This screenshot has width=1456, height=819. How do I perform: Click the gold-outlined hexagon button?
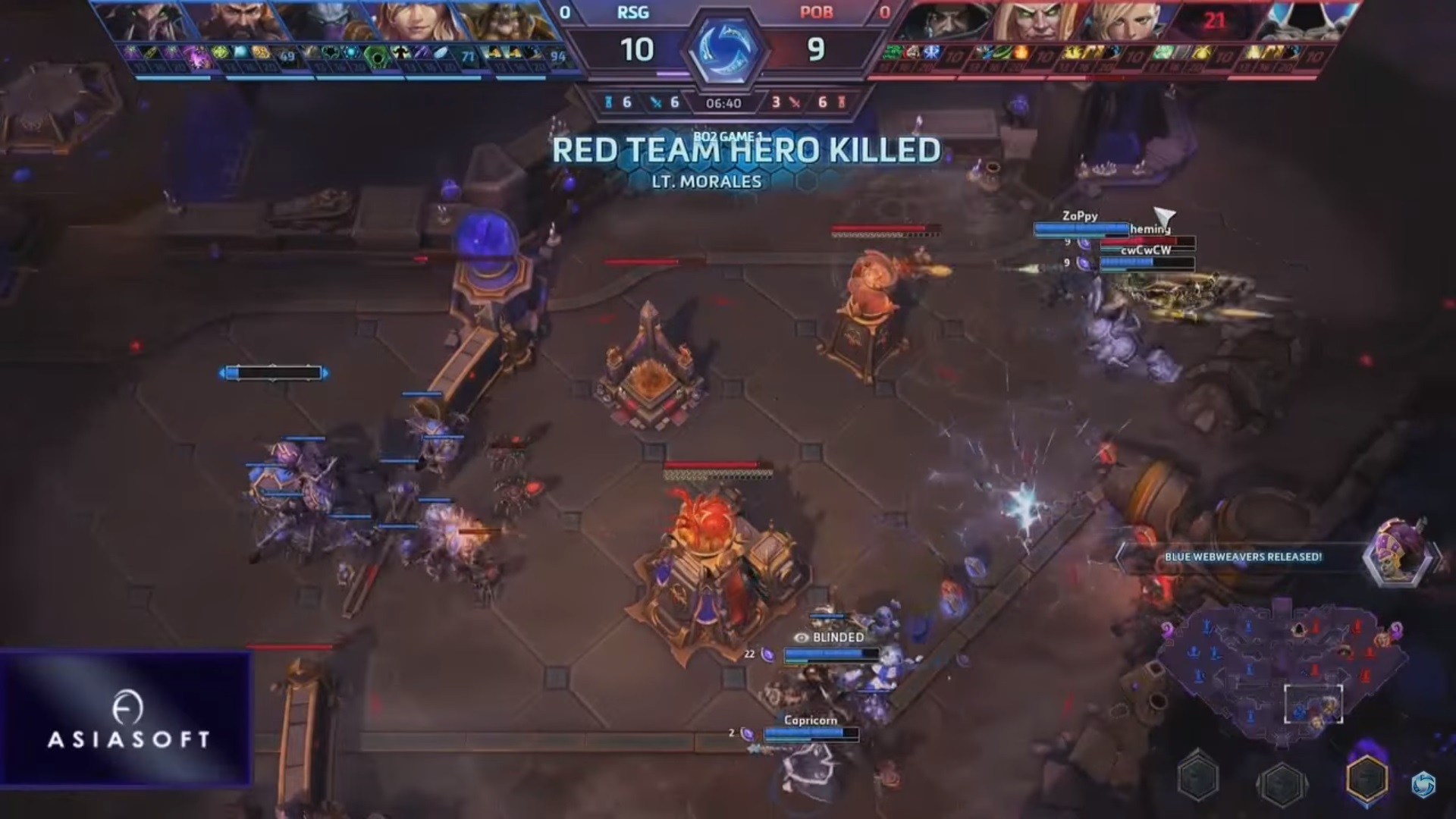(x=1367, y=778)
